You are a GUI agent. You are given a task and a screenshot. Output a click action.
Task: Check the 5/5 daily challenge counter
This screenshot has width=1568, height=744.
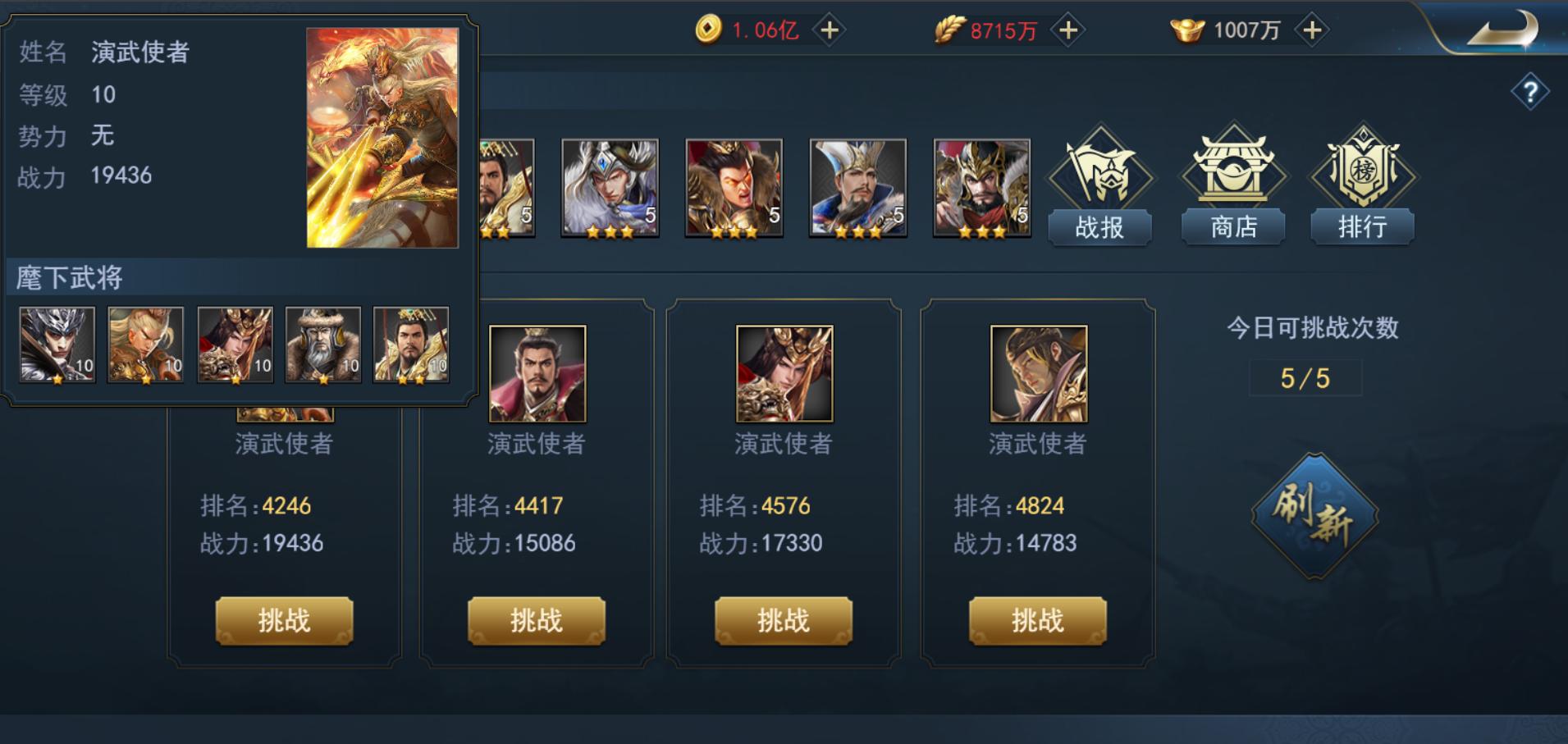[x=1305, y=377]
